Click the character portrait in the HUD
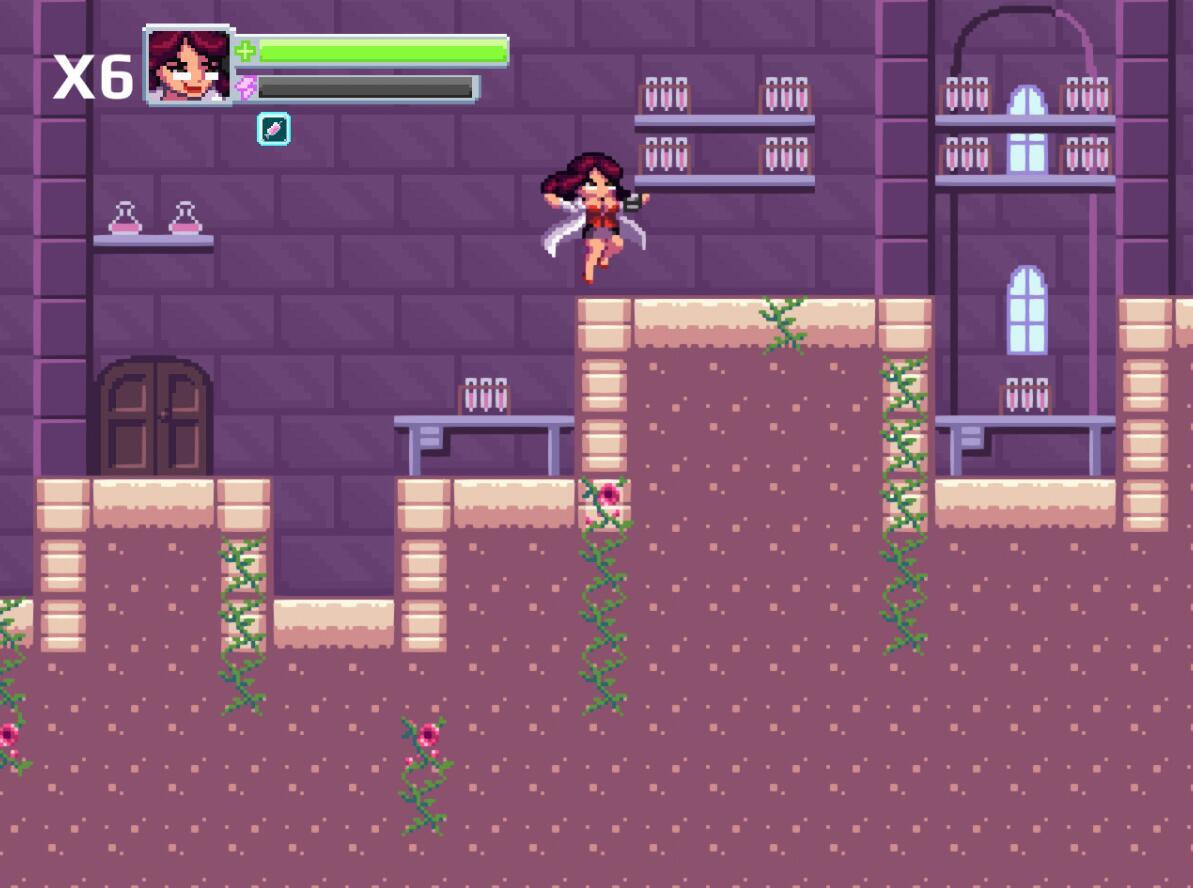The height and width of the screenshot is (888, 1193). pos(188,65)
